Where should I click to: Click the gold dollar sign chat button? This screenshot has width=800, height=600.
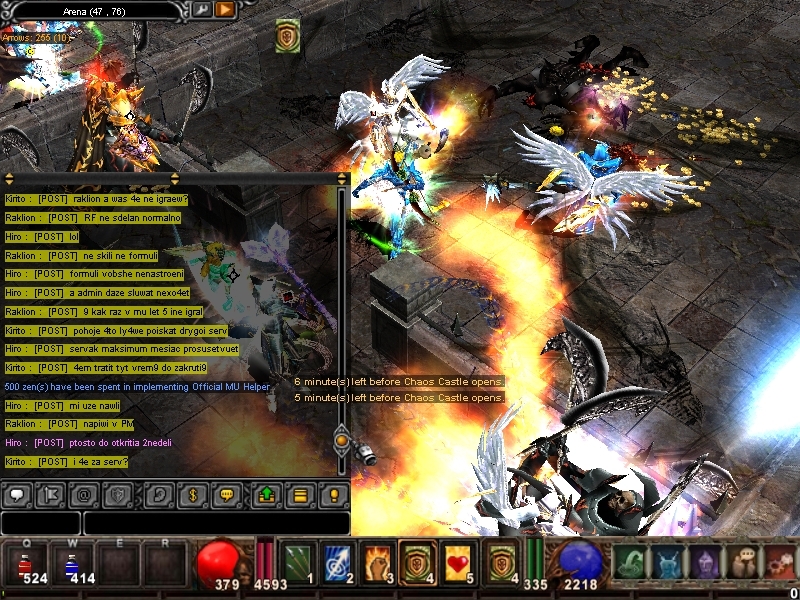click(192, 495)
